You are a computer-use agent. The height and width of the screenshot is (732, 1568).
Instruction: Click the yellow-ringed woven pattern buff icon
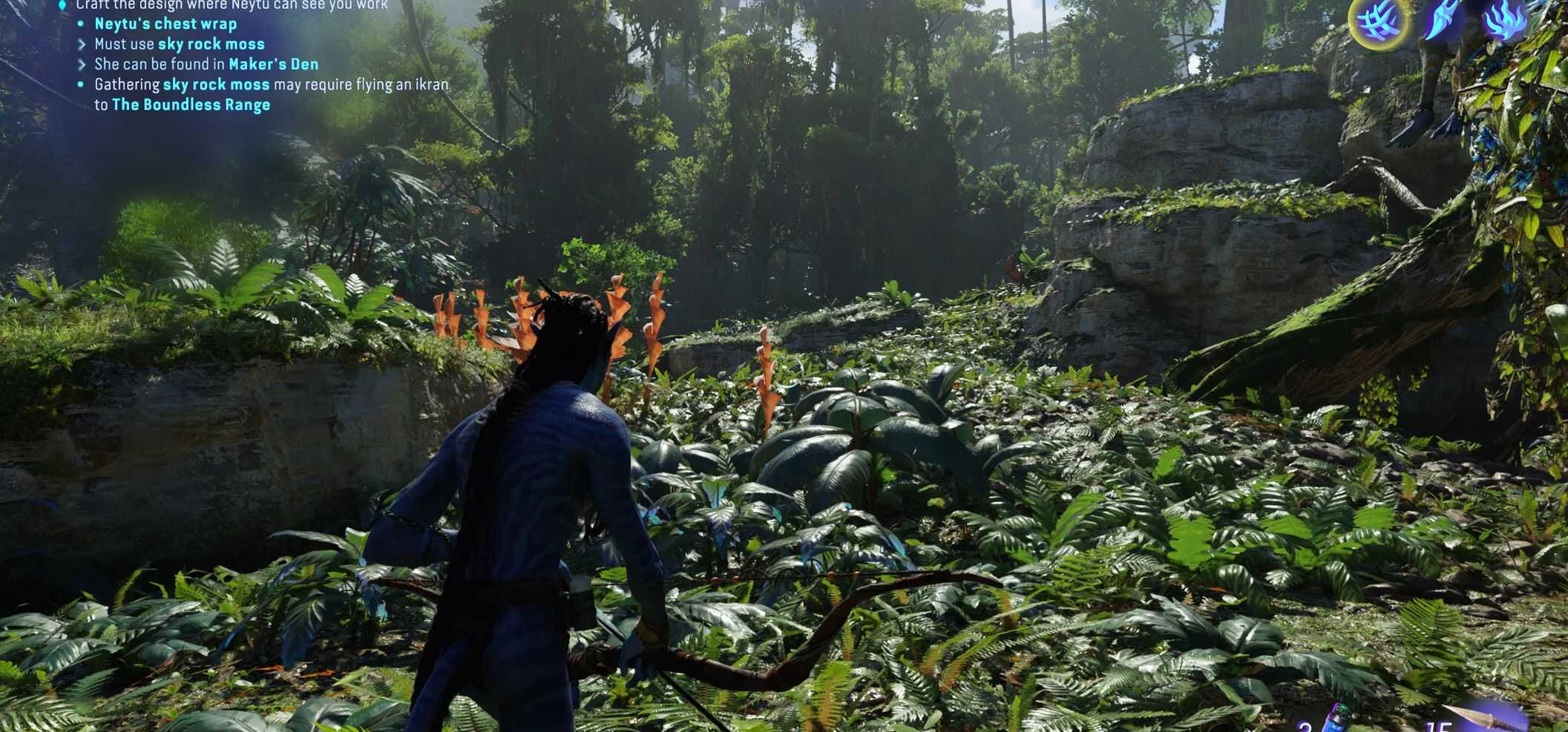coord(1378,21)
